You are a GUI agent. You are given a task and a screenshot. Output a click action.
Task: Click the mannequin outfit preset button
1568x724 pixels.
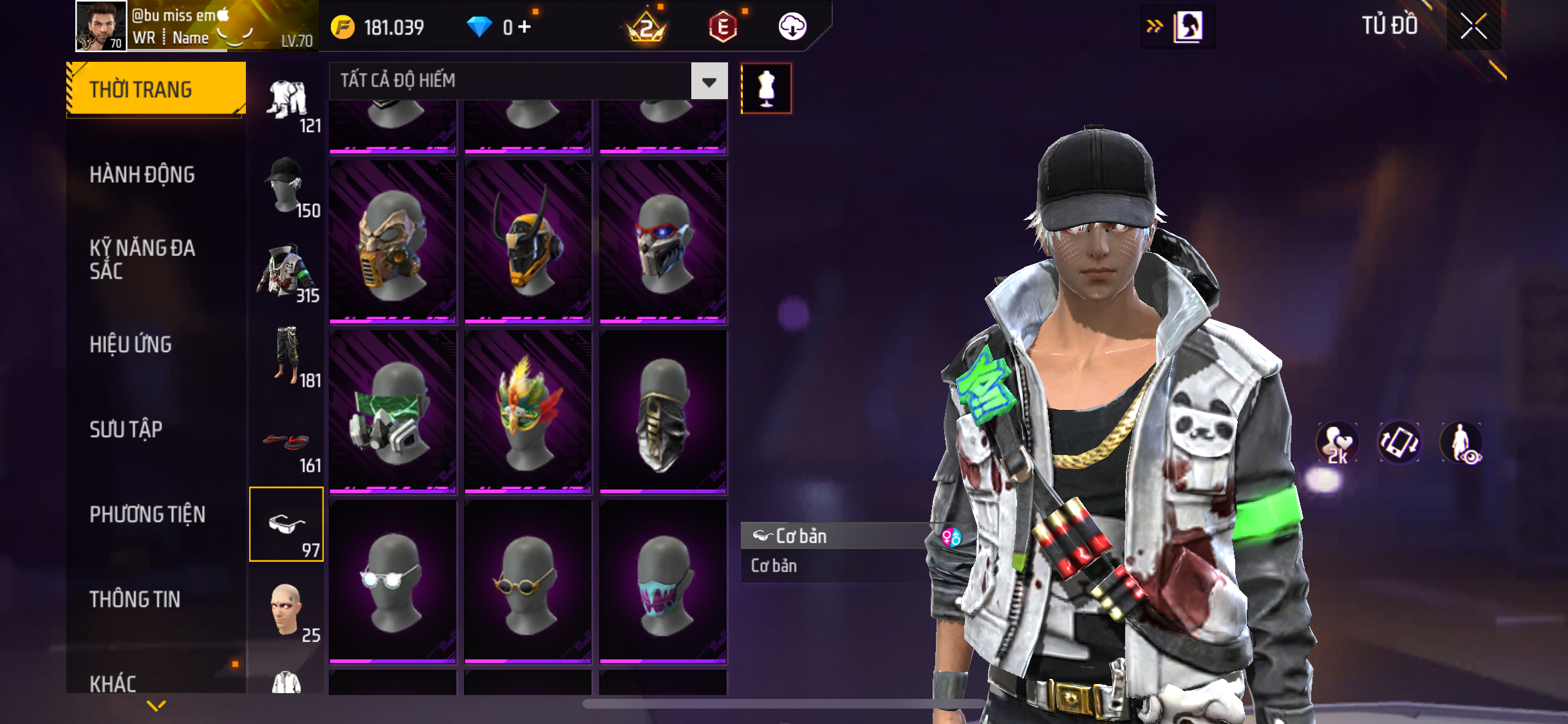point(766,88)
